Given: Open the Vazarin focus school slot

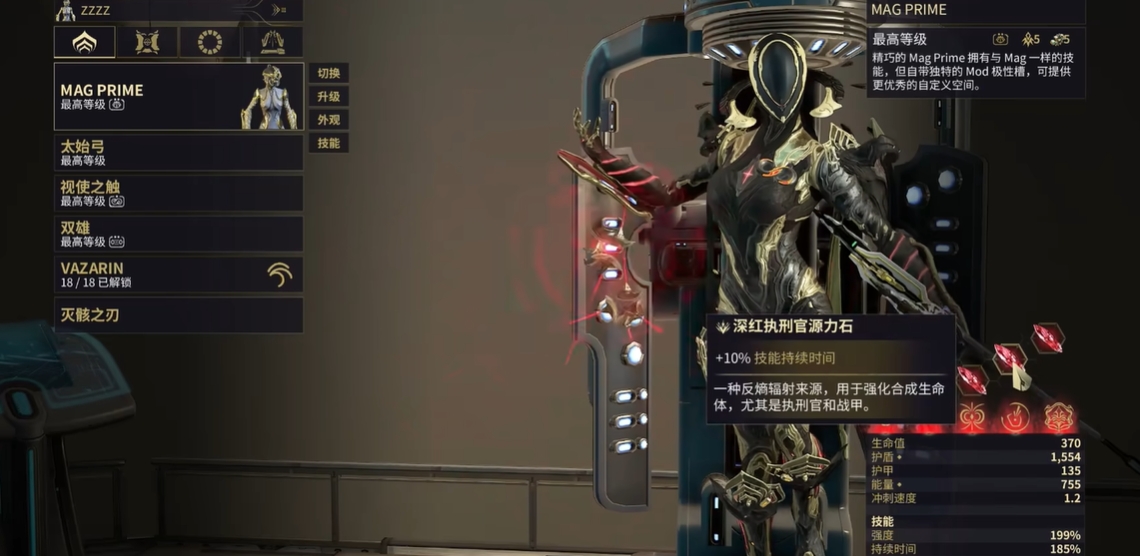Looking at the screenshot, I should click(x=178, y=275).
